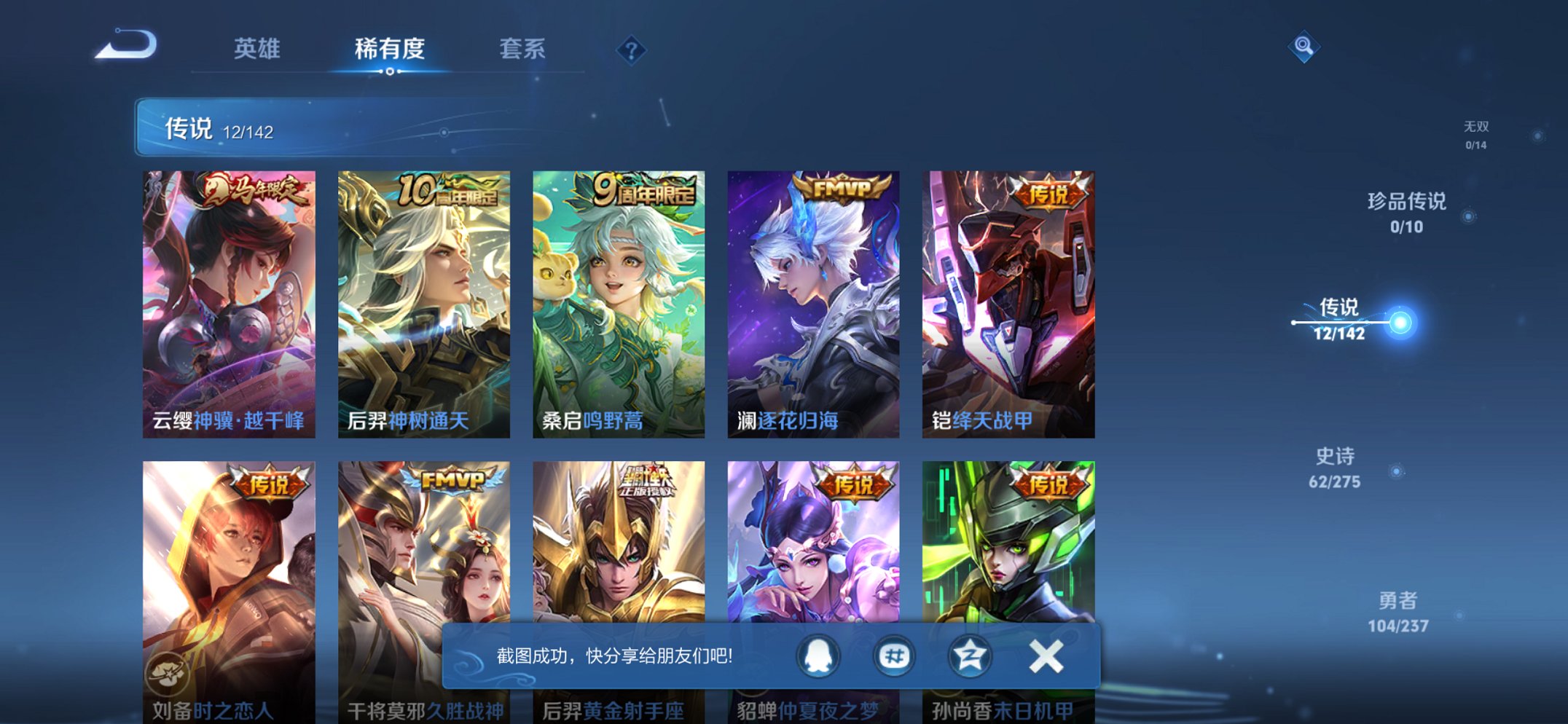Share screenshot via the Qzone star icon
The image size is (1568, 724).
969,656
